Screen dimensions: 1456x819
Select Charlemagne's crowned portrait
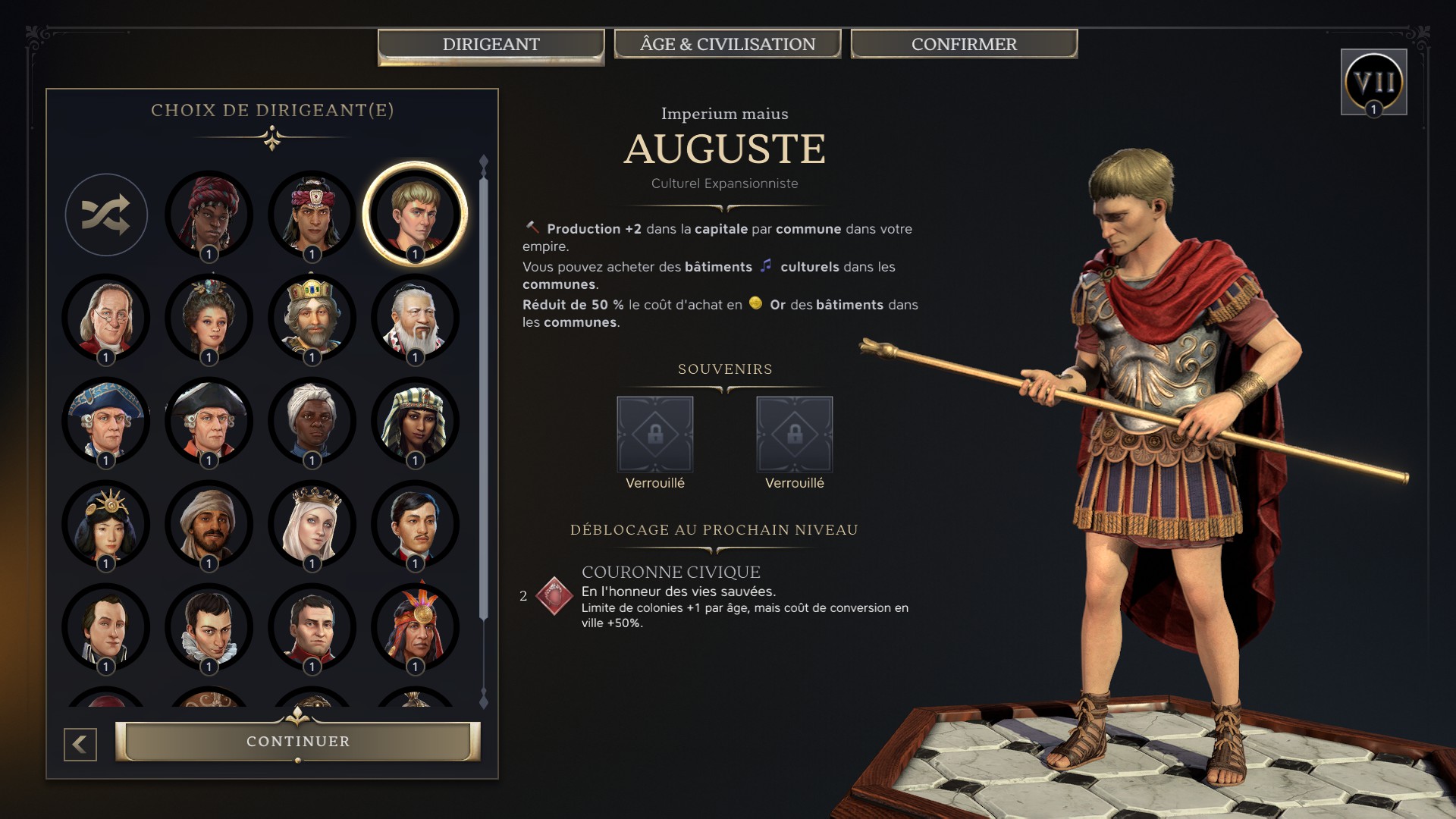point(312,318)
